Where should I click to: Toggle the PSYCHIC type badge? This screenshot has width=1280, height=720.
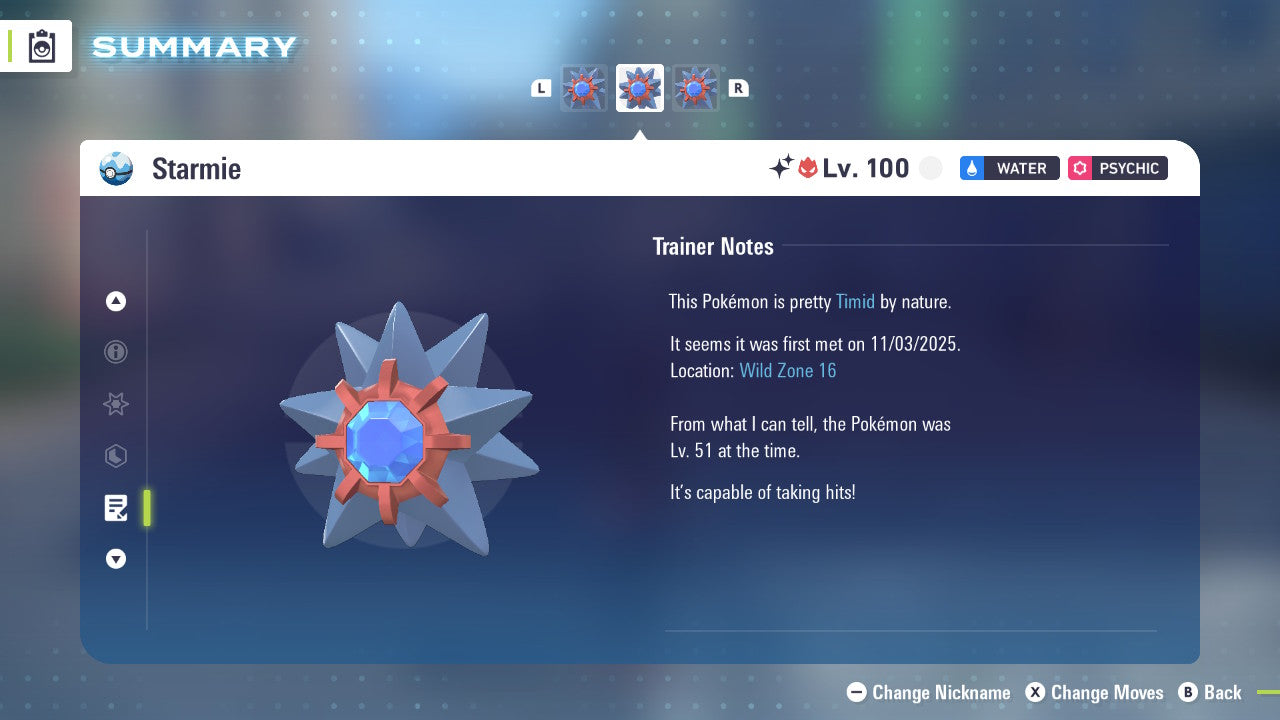pyautogui.click(x=1117, y=168)
